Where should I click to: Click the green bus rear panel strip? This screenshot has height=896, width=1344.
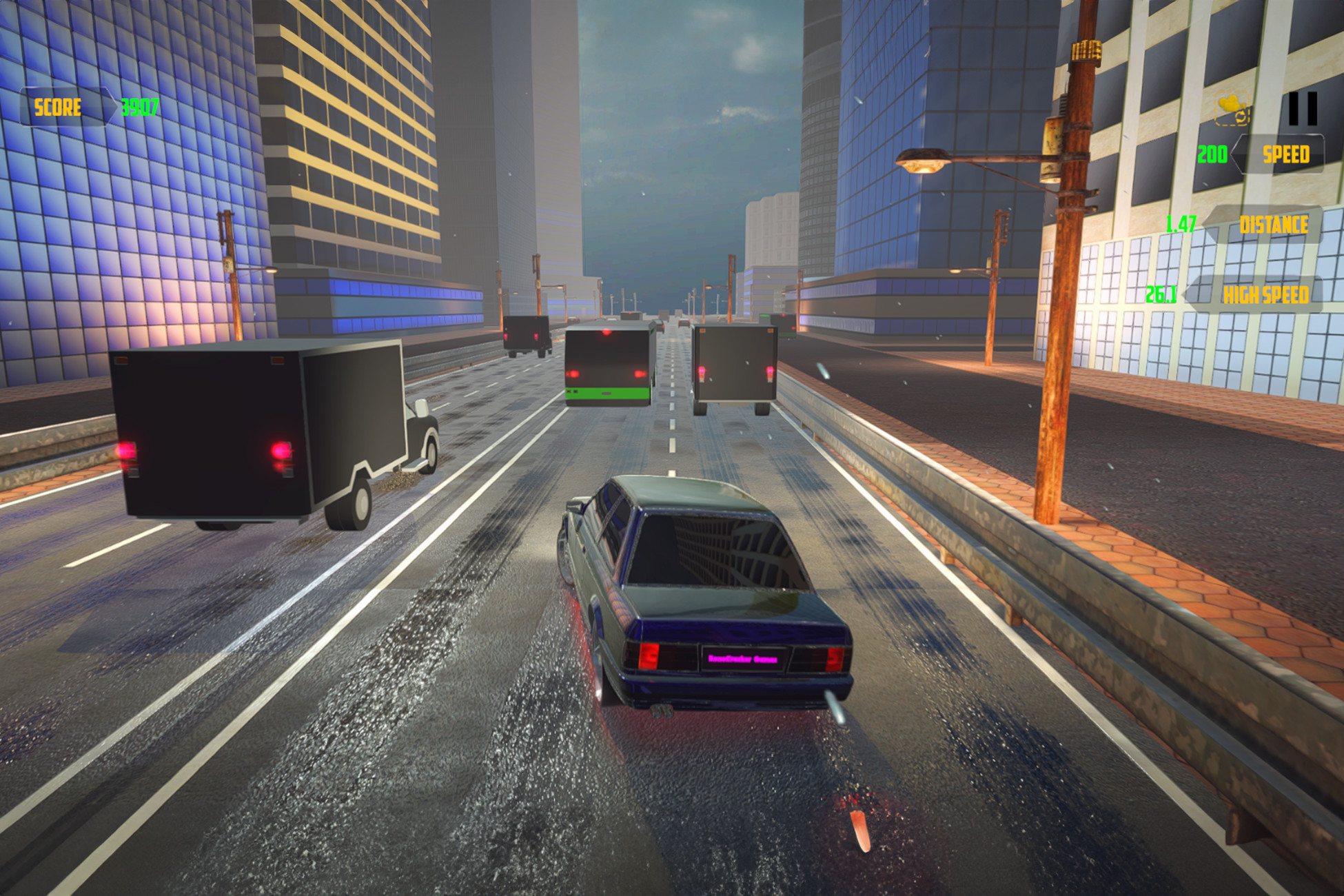point(608,394)
